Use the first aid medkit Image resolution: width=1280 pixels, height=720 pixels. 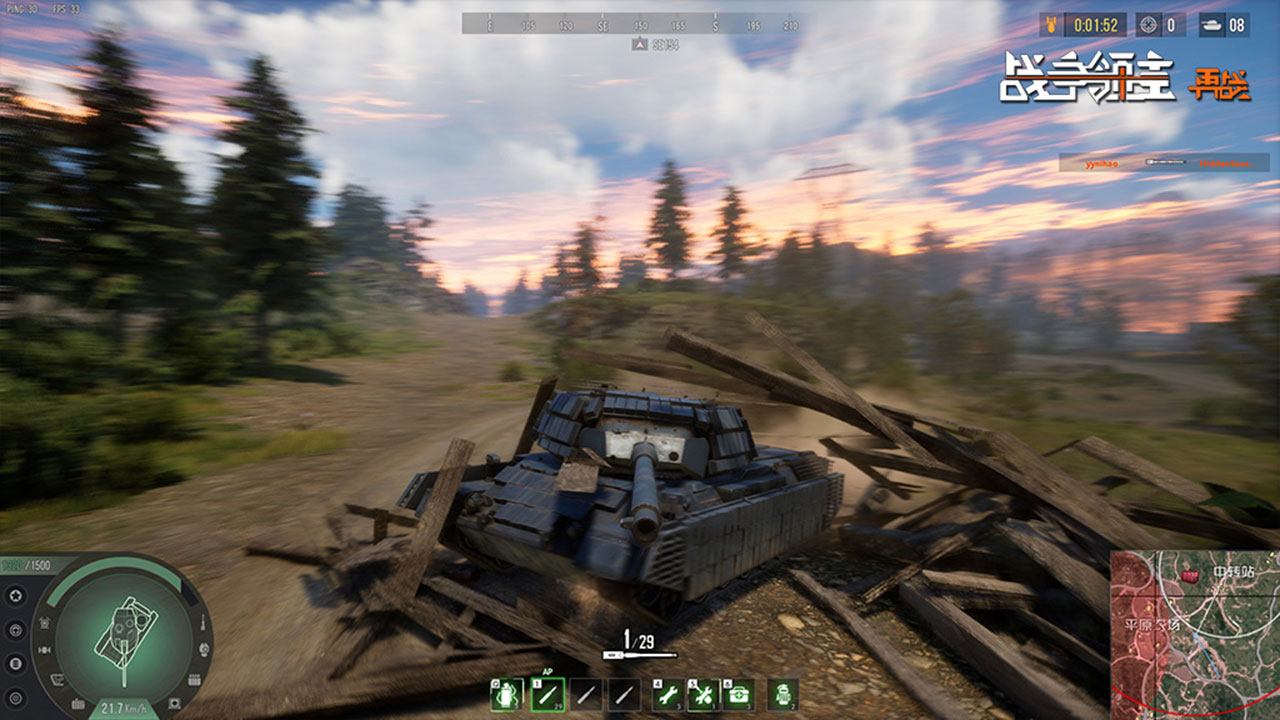(x=738, y=694)
